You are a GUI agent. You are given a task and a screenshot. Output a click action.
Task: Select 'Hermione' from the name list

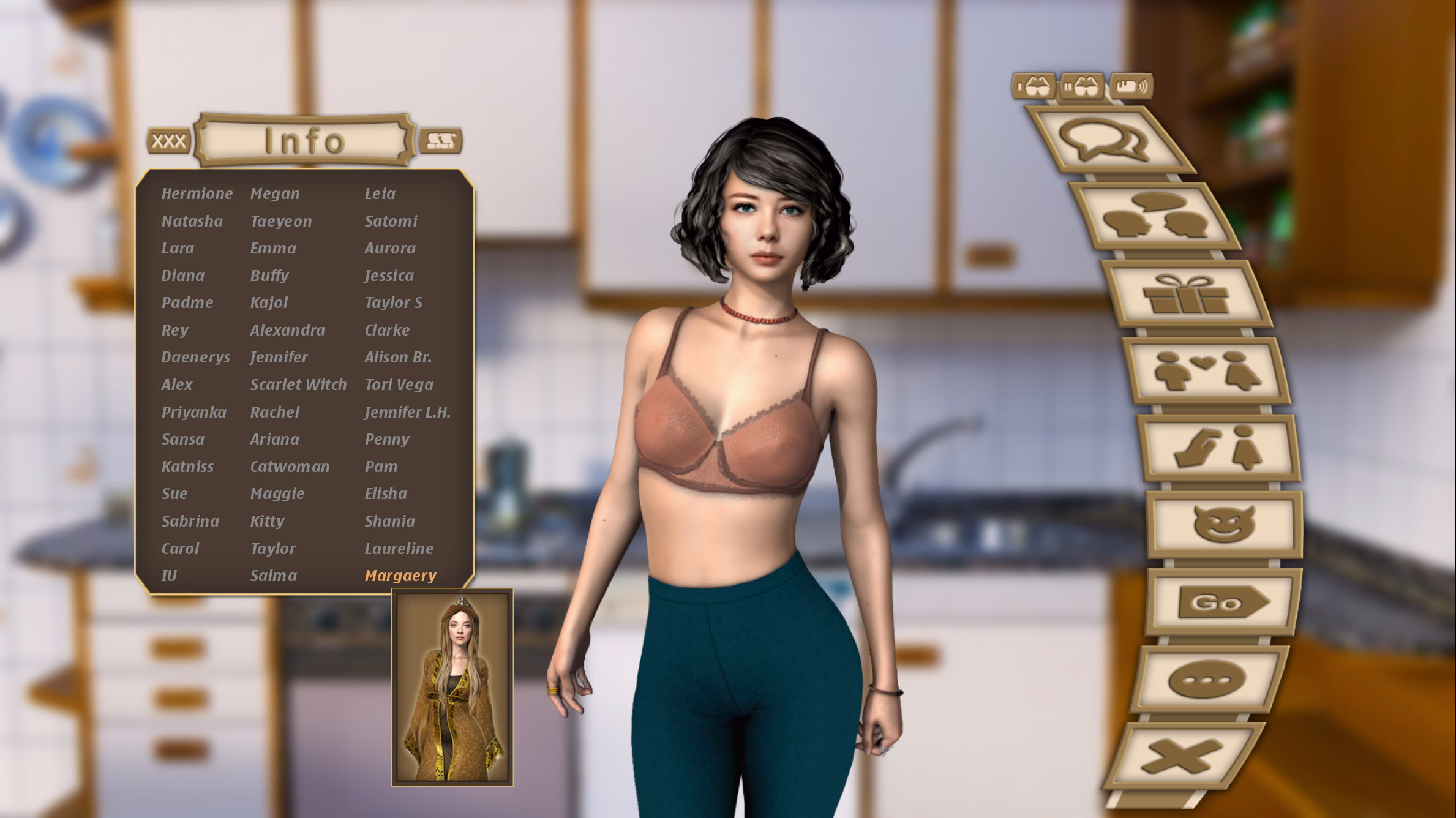[x=197, y=193]
